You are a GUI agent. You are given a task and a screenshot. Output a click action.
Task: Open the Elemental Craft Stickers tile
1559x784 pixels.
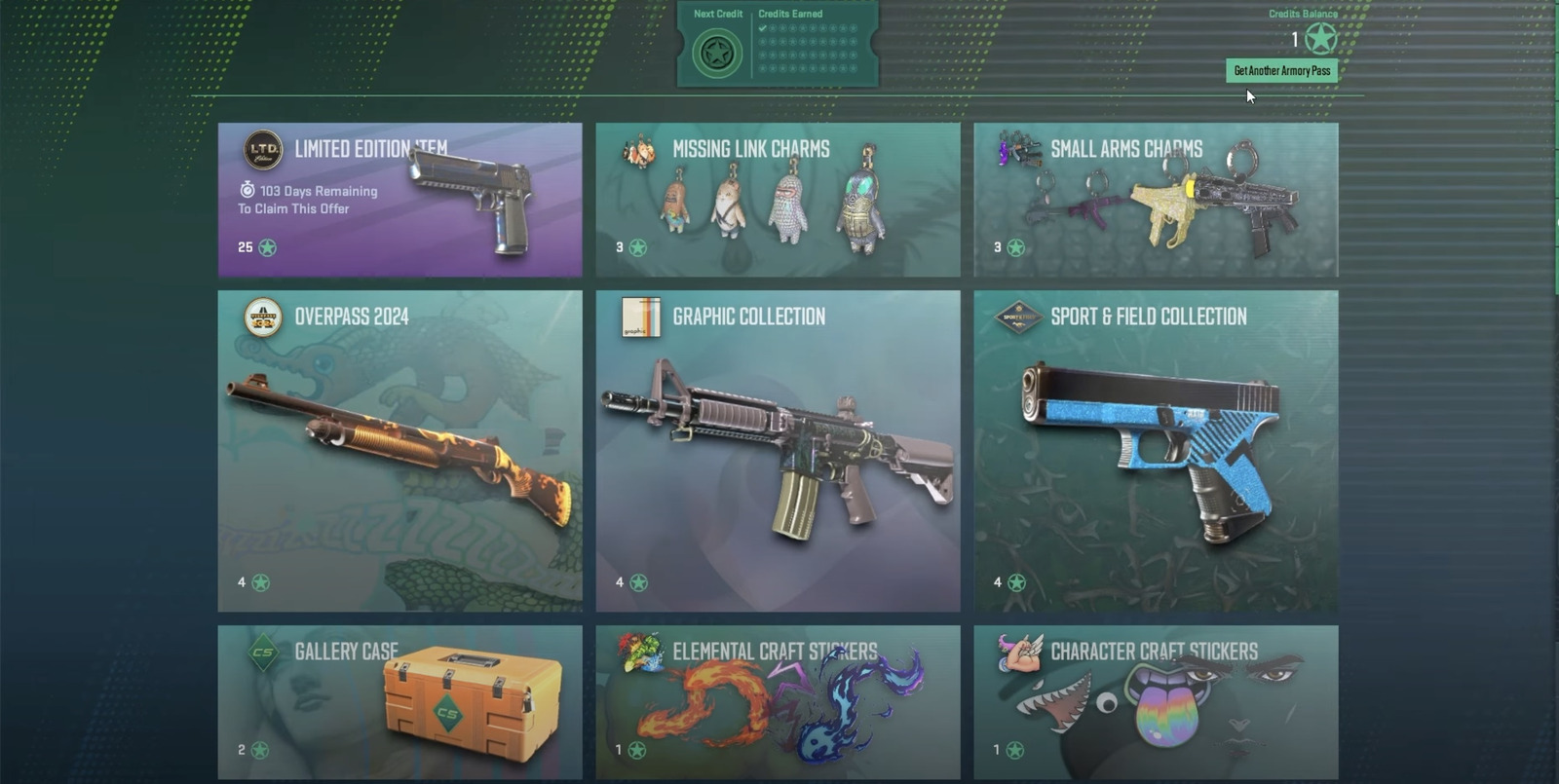pyautogui.click(x=778, y=701)
